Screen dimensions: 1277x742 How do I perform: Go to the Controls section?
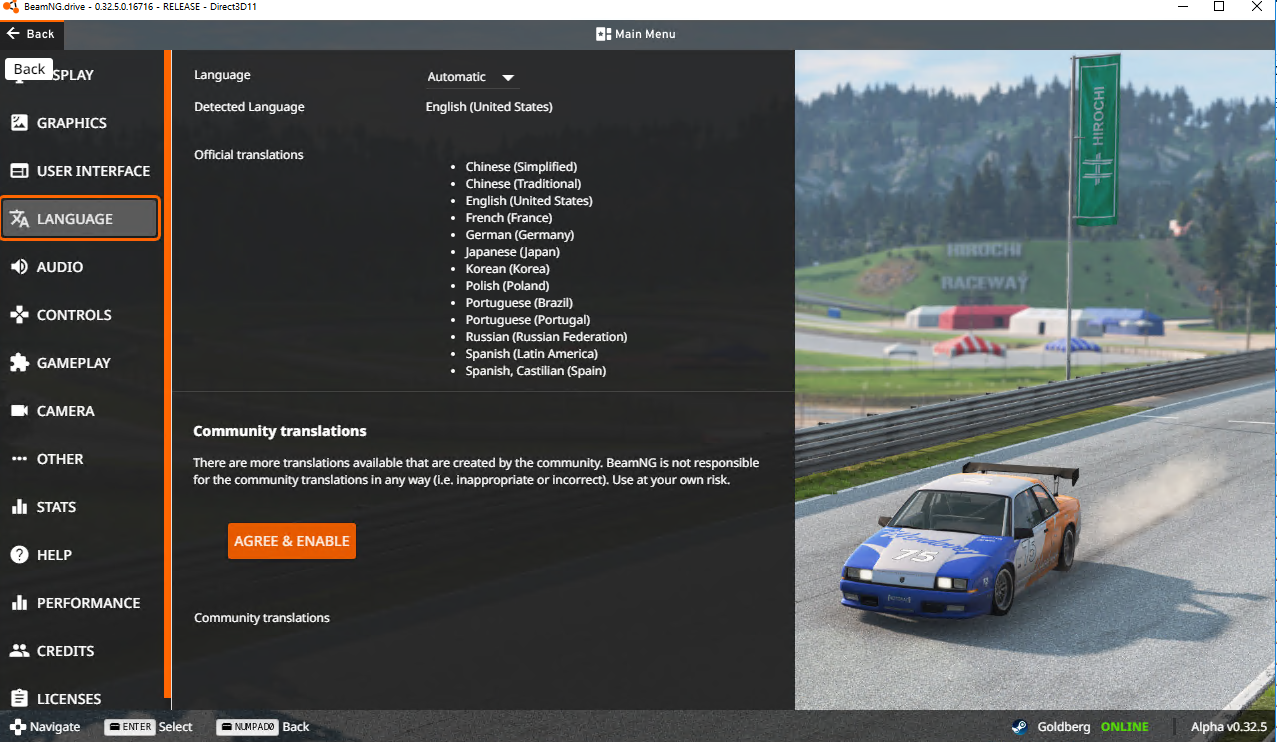(74, 315)
